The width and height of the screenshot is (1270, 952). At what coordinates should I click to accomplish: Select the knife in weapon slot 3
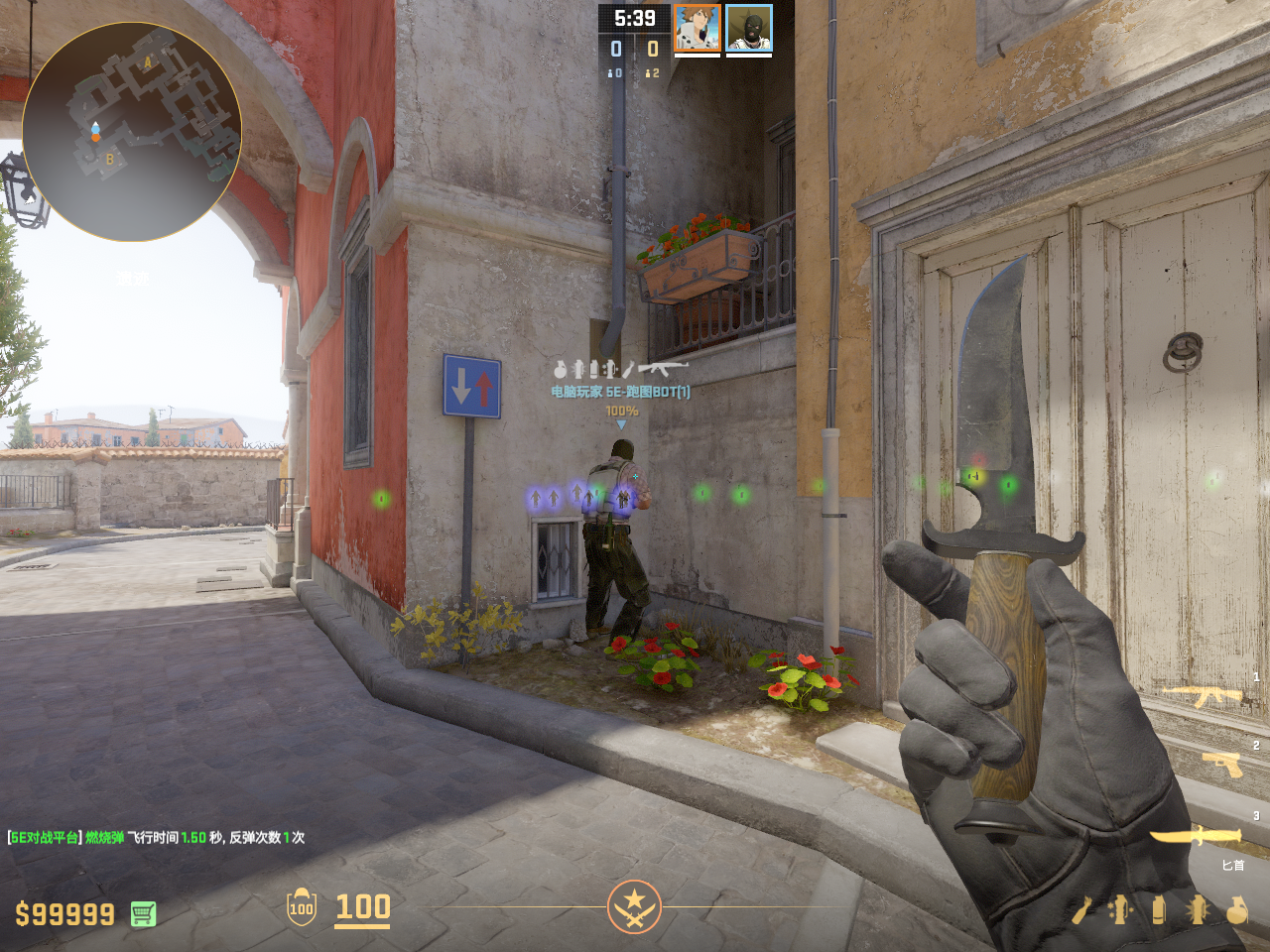1196,836
